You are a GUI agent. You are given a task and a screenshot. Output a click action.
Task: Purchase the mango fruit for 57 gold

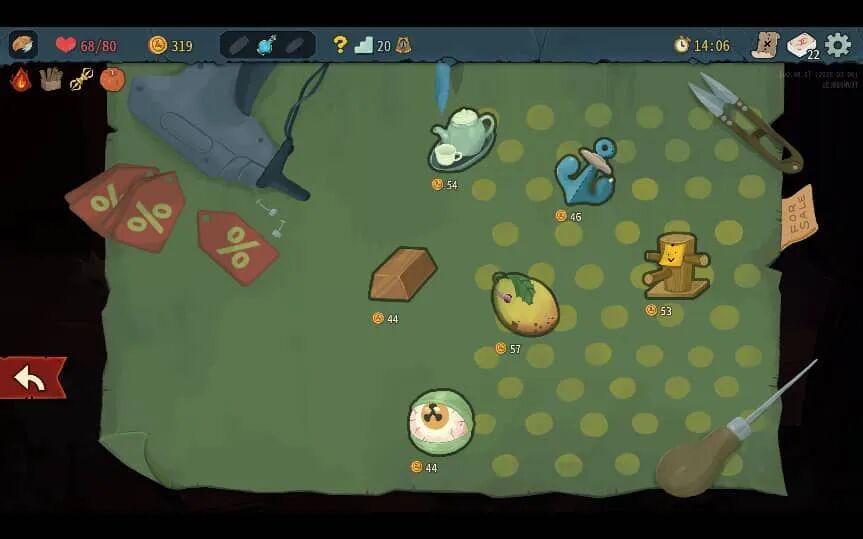point(524,304)
